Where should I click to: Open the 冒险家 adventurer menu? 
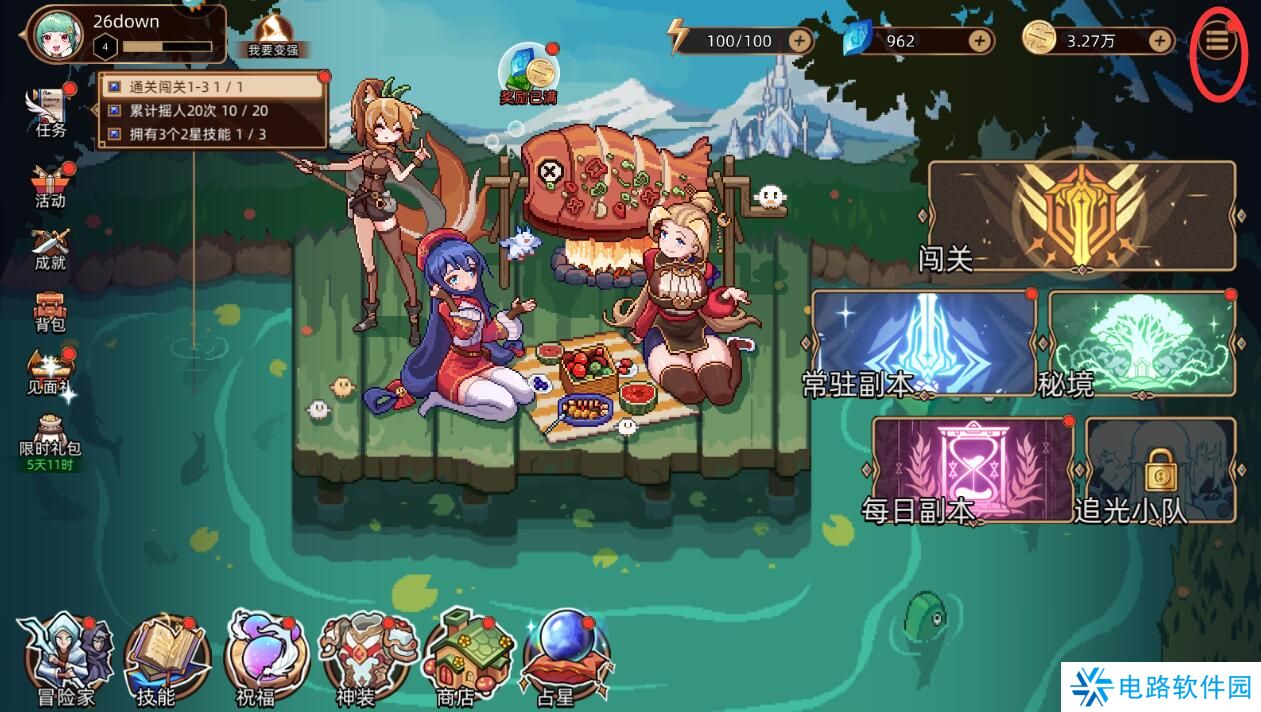click(x=64, y=655)
